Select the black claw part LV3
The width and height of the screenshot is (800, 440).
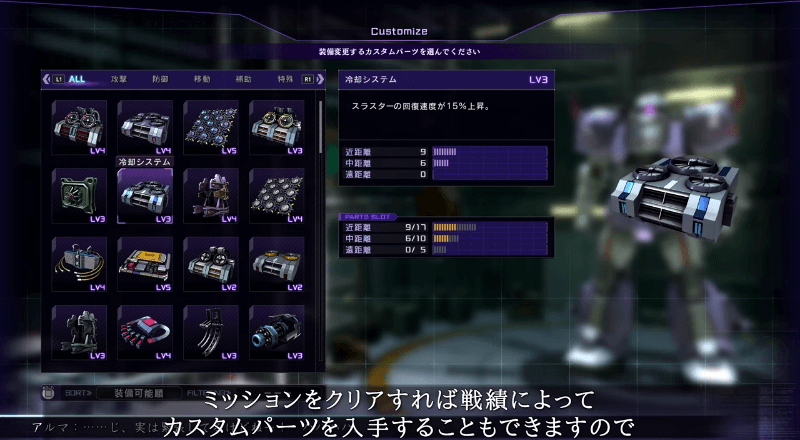click(x=211, y=331)
